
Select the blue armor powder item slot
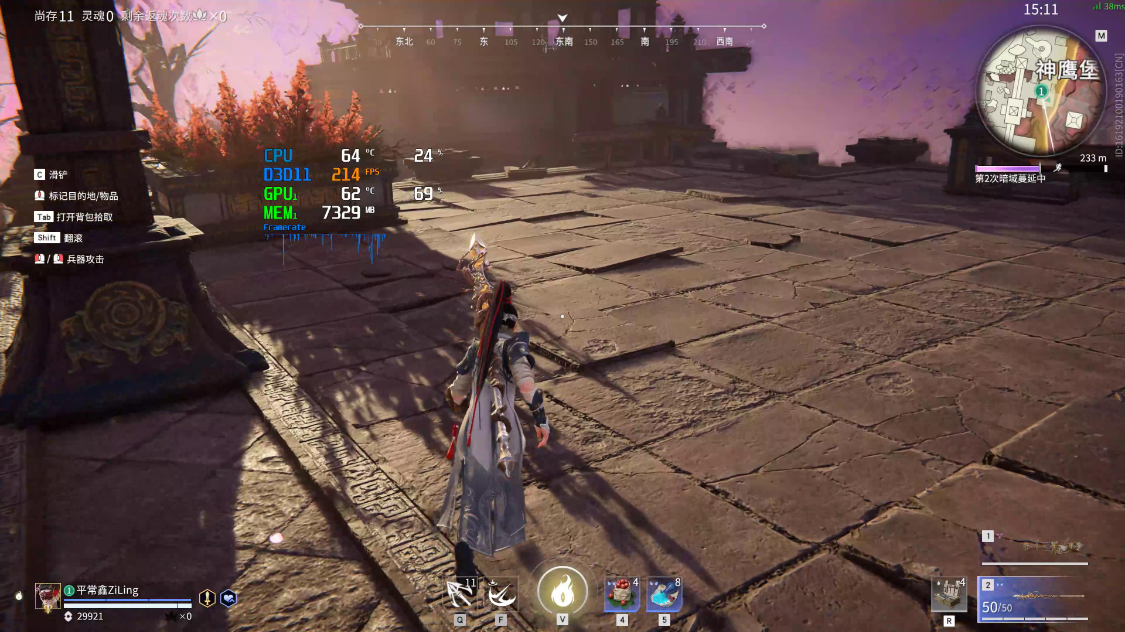664,594
